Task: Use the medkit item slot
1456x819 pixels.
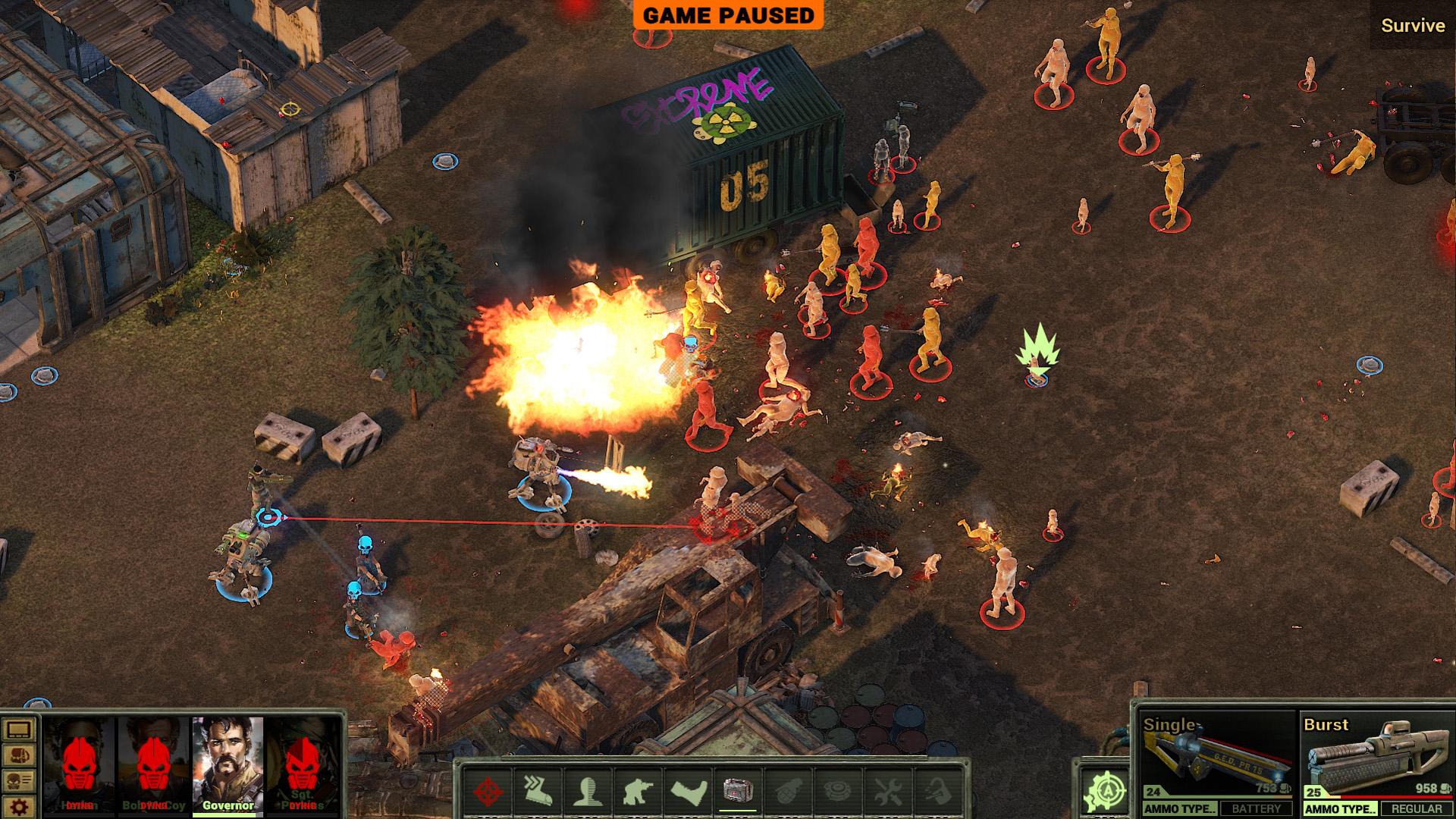Action: tap(738, 792)
